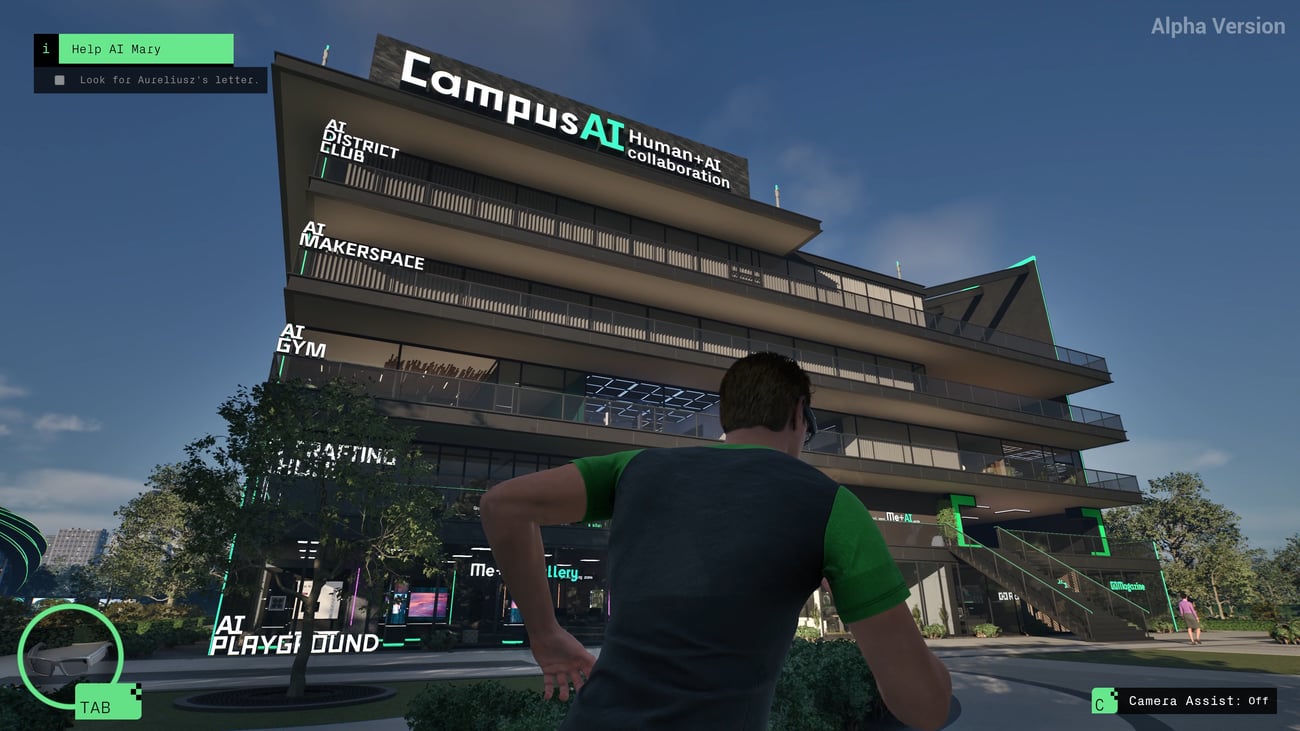
Task: Select the smart glasses circular icon
Action: [70, 655]
